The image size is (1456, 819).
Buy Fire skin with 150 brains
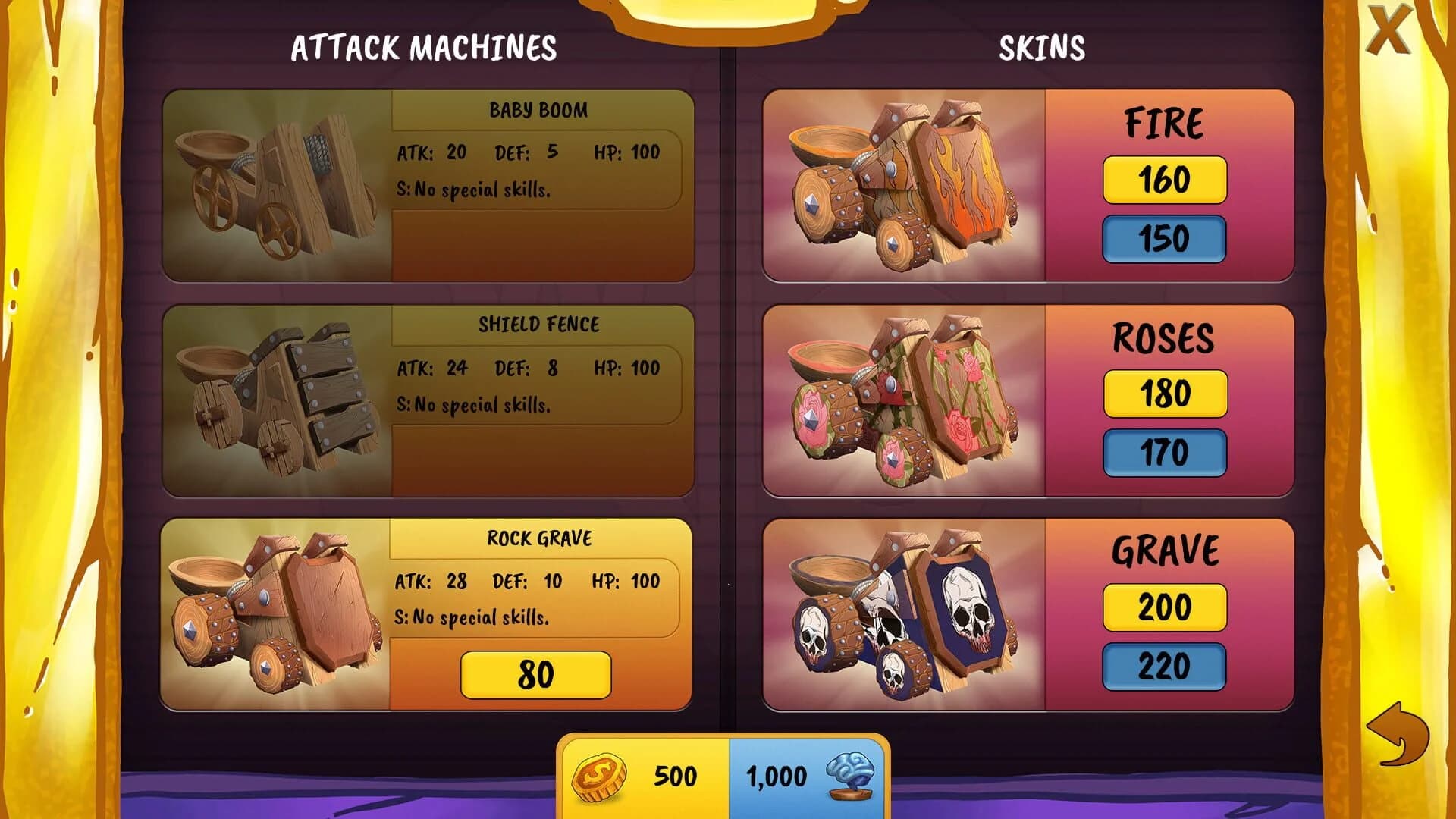pos(1163,238)
